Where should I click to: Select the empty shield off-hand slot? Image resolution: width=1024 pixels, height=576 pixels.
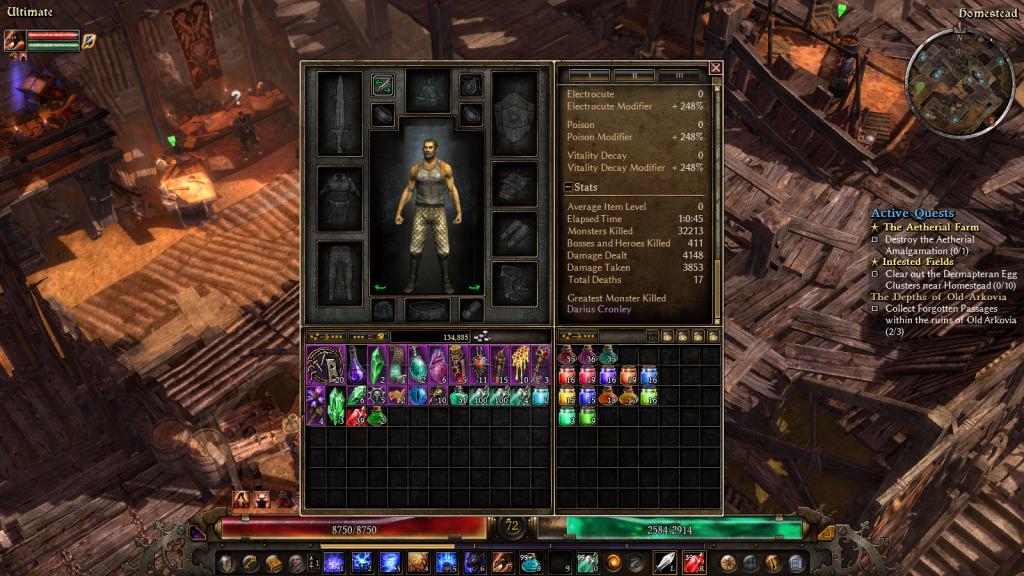click(515, 113)
